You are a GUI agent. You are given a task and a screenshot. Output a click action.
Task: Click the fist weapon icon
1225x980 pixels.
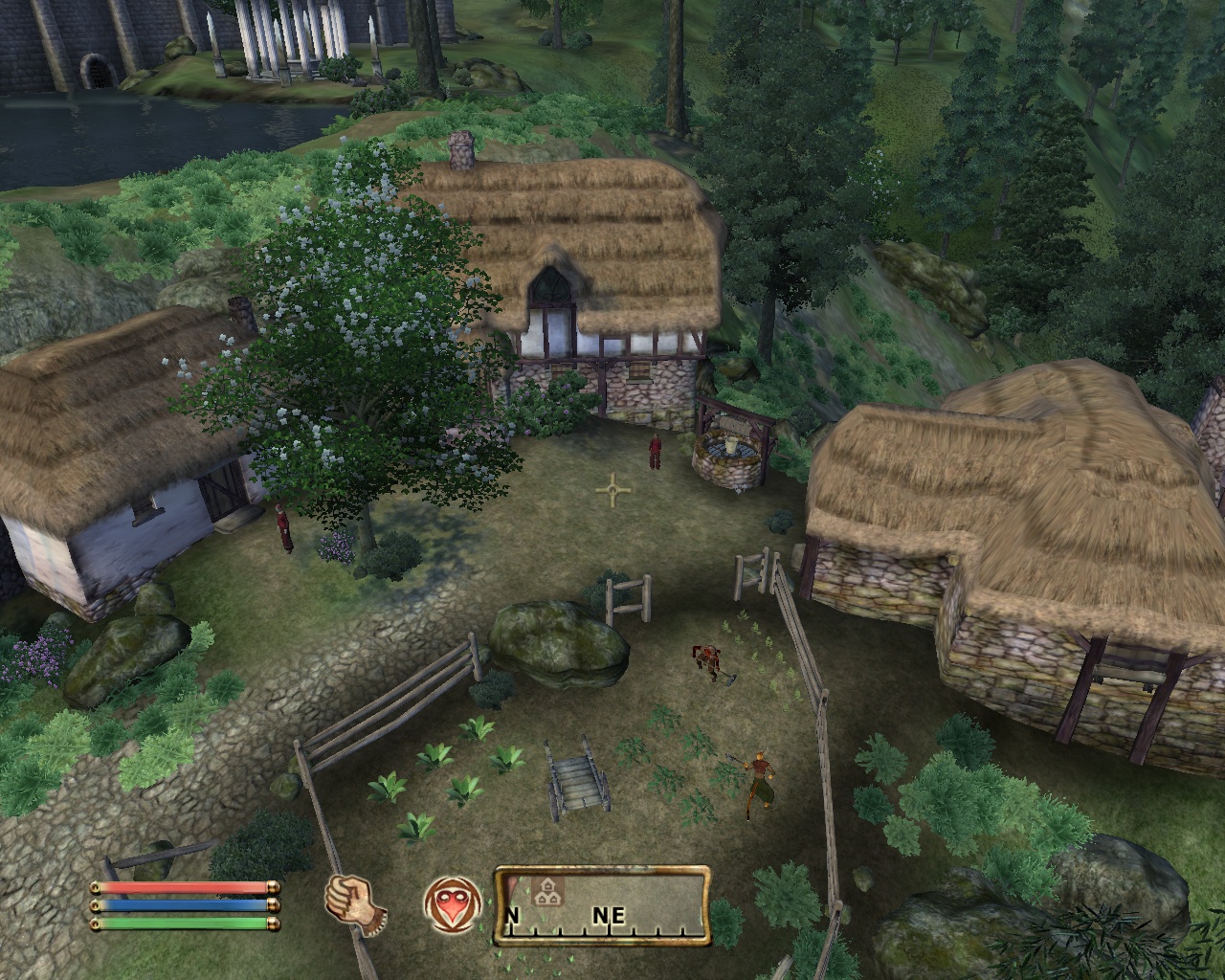[x=355, y=904]
